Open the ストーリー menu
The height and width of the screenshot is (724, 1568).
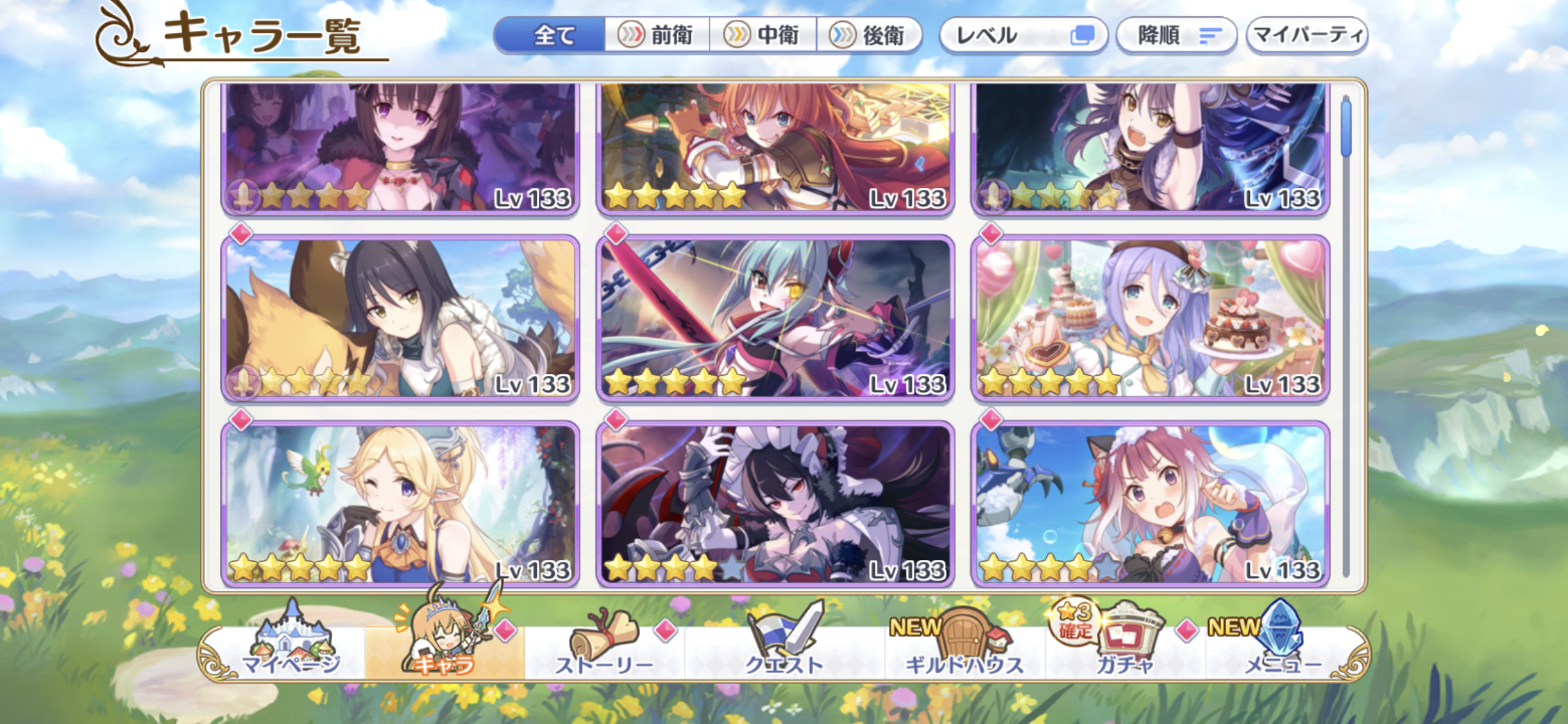(604, 650)
